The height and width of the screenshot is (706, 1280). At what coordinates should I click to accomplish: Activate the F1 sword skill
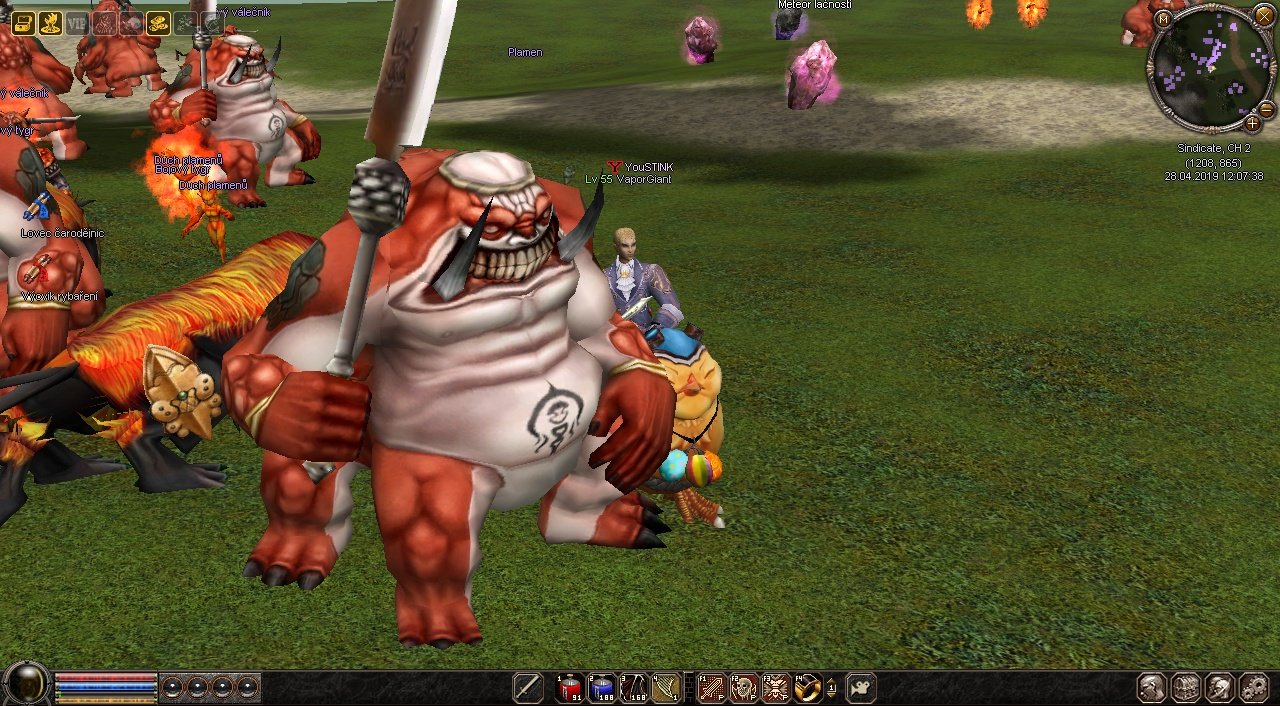711,688
